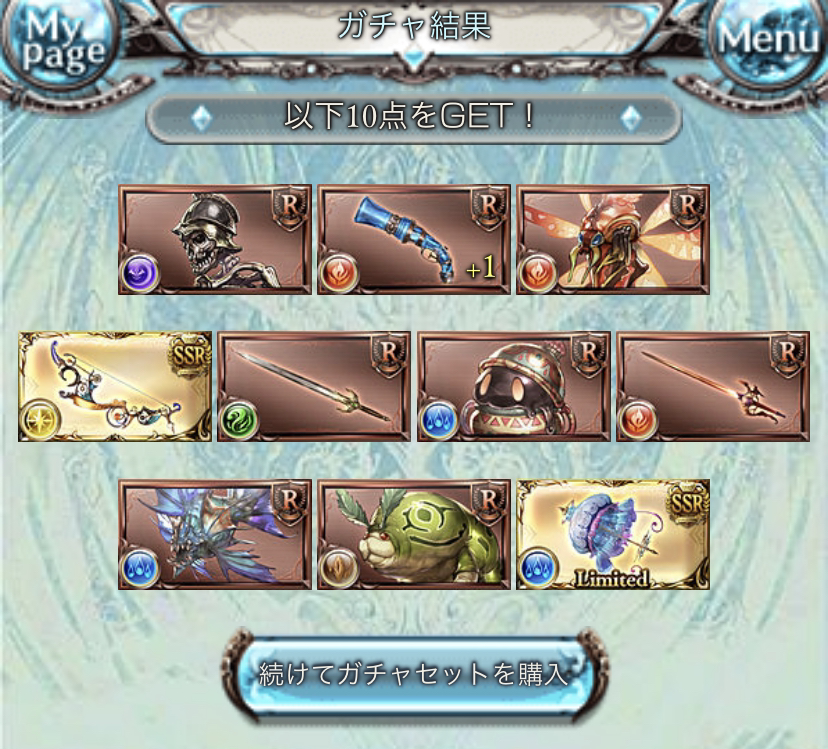
Task: View the SSR golden bow card
Action: 114,387
